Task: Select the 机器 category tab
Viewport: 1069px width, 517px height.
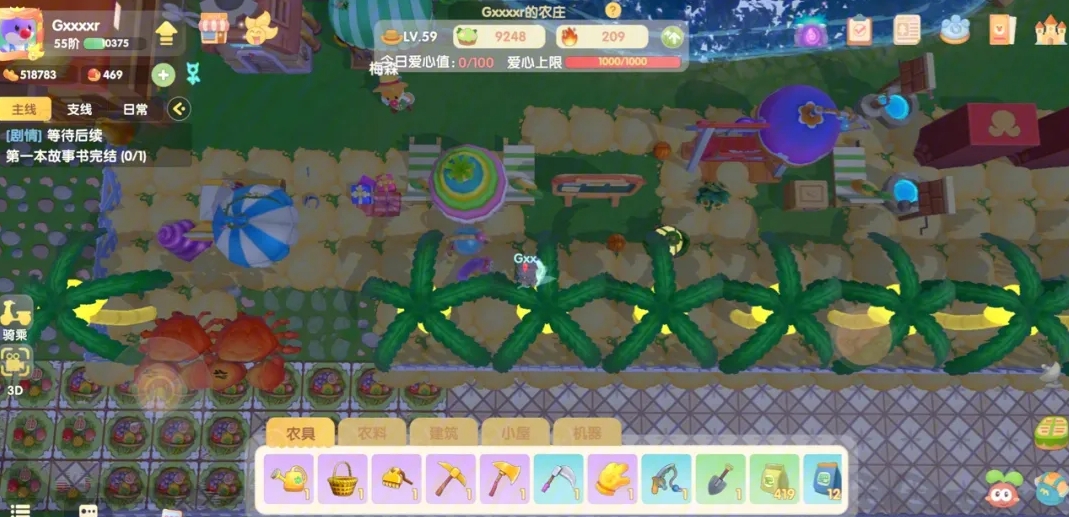Action: 586,433
